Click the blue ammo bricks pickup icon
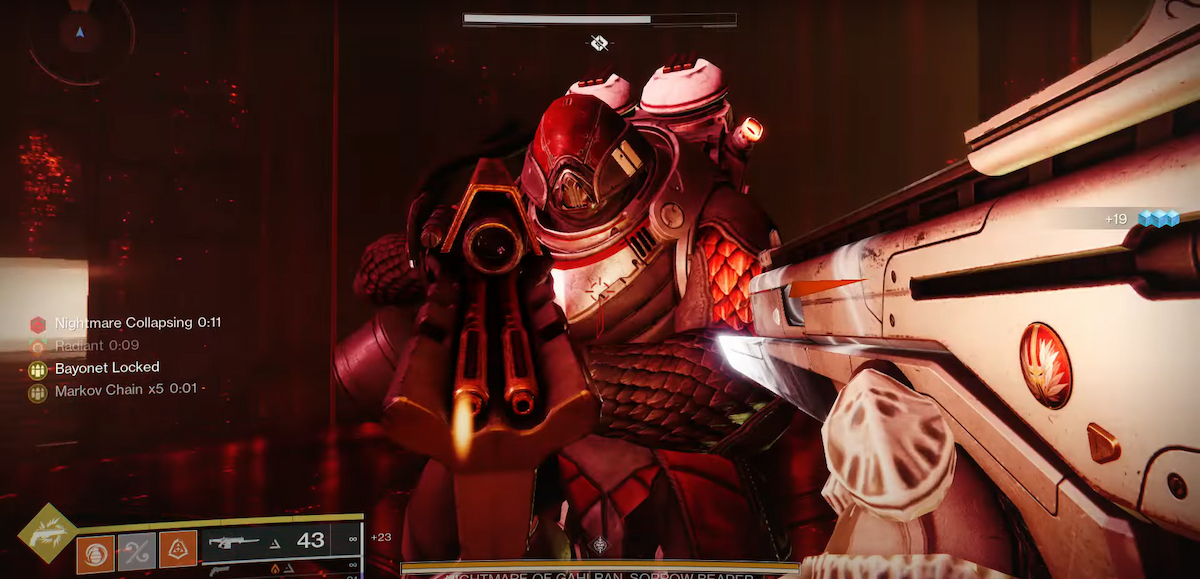Viewport: 1200px width, 579px height. click(x=1159, y=218)
